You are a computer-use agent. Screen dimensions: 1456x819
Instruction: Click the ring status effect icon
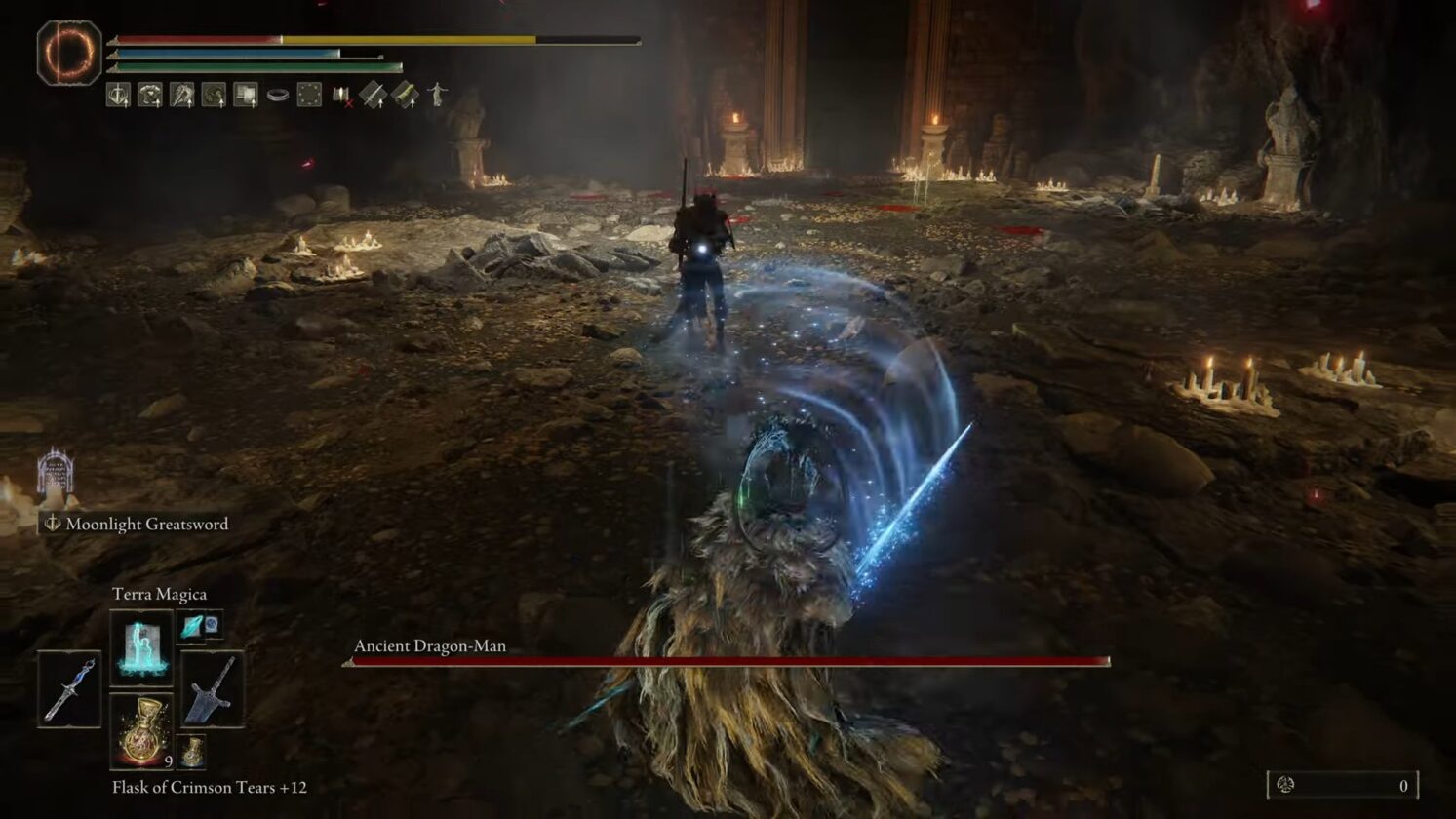(x=278, y=94)
